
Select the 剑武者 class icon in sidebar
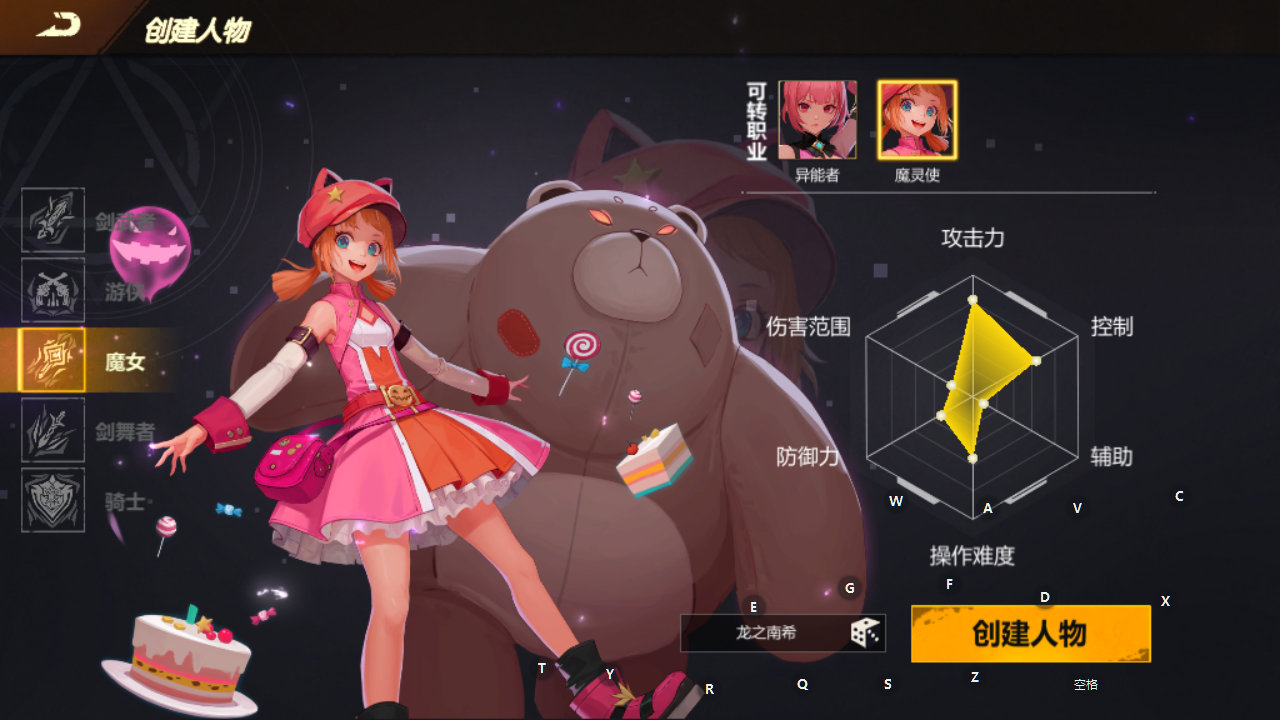click(52, 221)
